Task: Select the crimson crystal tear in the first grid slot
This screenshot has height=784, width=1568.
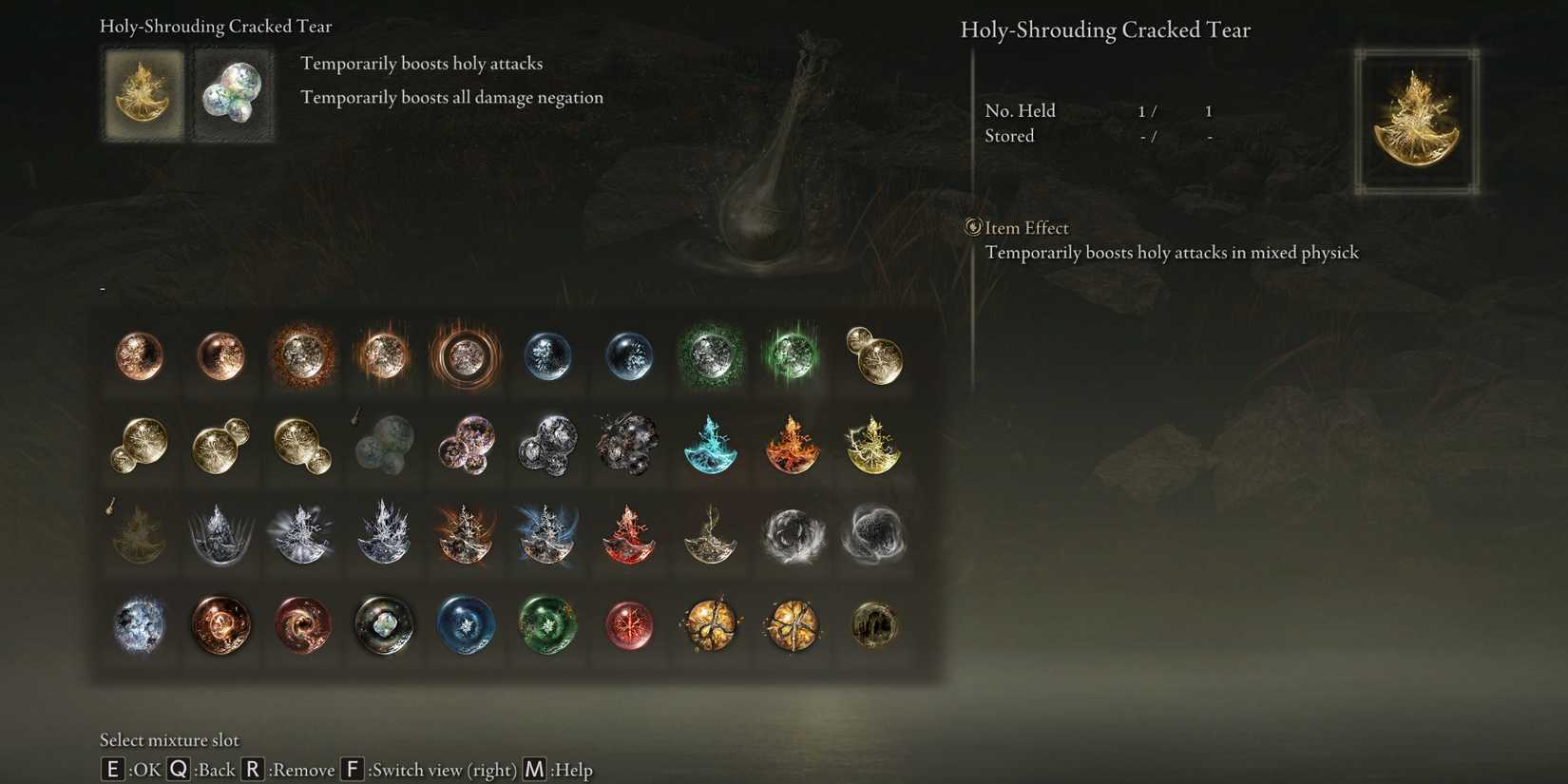Action: [139, 356]
